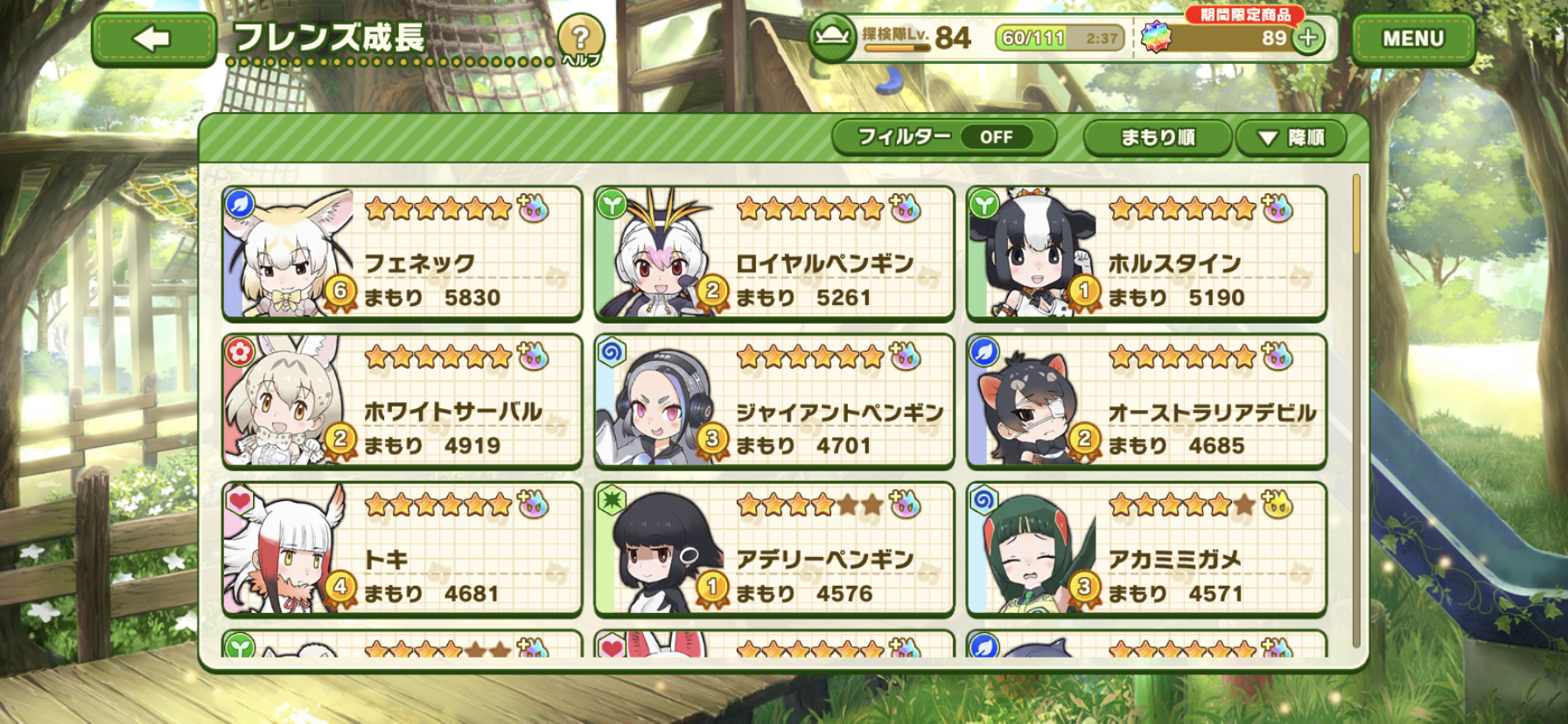Click the friend list scrollbar

pyautogui.click(x=1356, y=411)
